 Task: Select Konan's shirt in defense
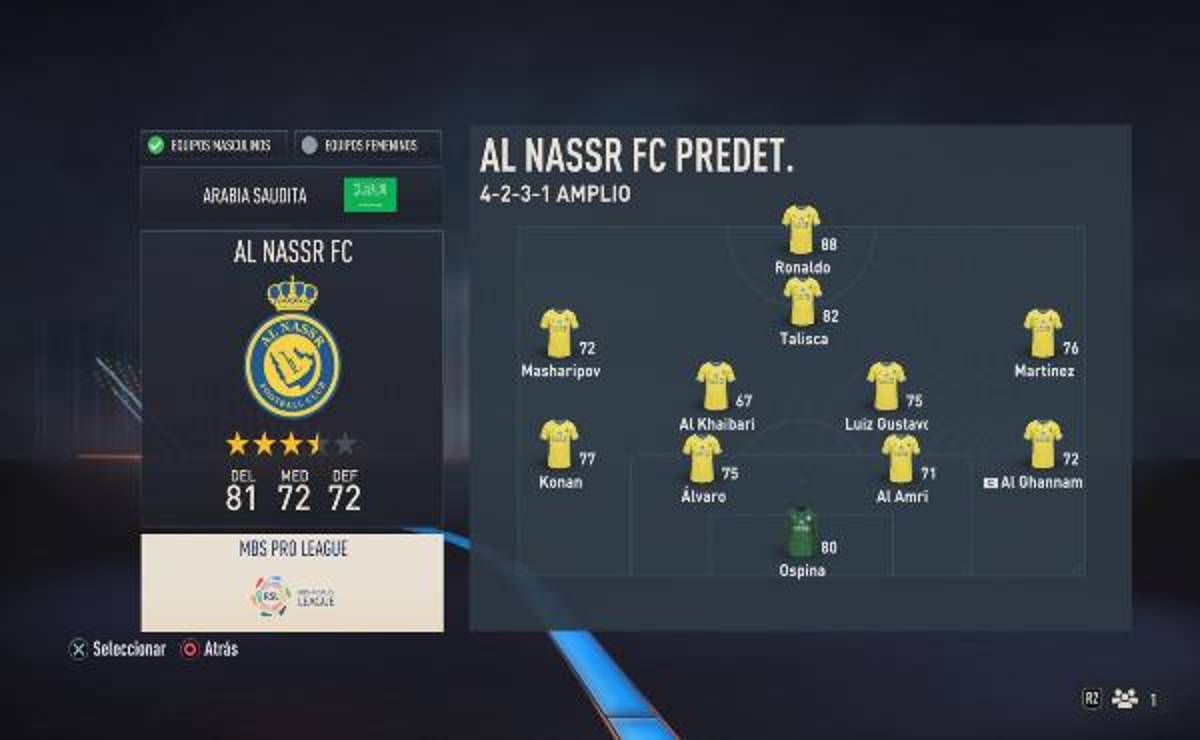(559, 444)
